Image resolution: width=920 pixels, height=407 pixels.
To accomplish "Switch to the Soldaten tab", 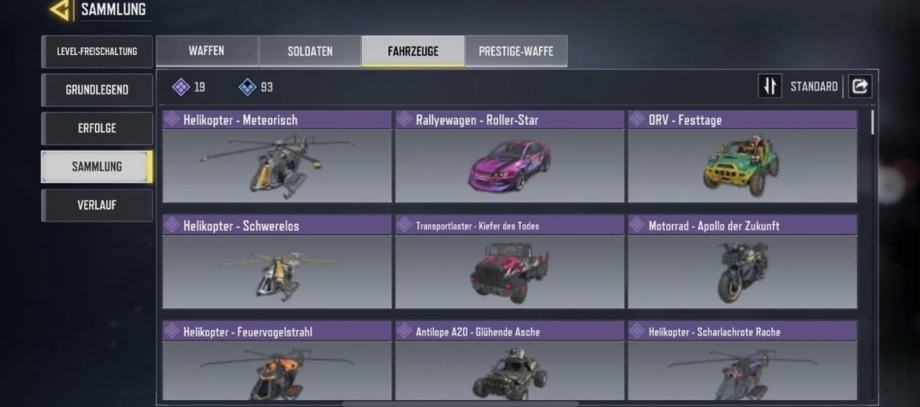I will pyautogui.click(x=310, y=51).
